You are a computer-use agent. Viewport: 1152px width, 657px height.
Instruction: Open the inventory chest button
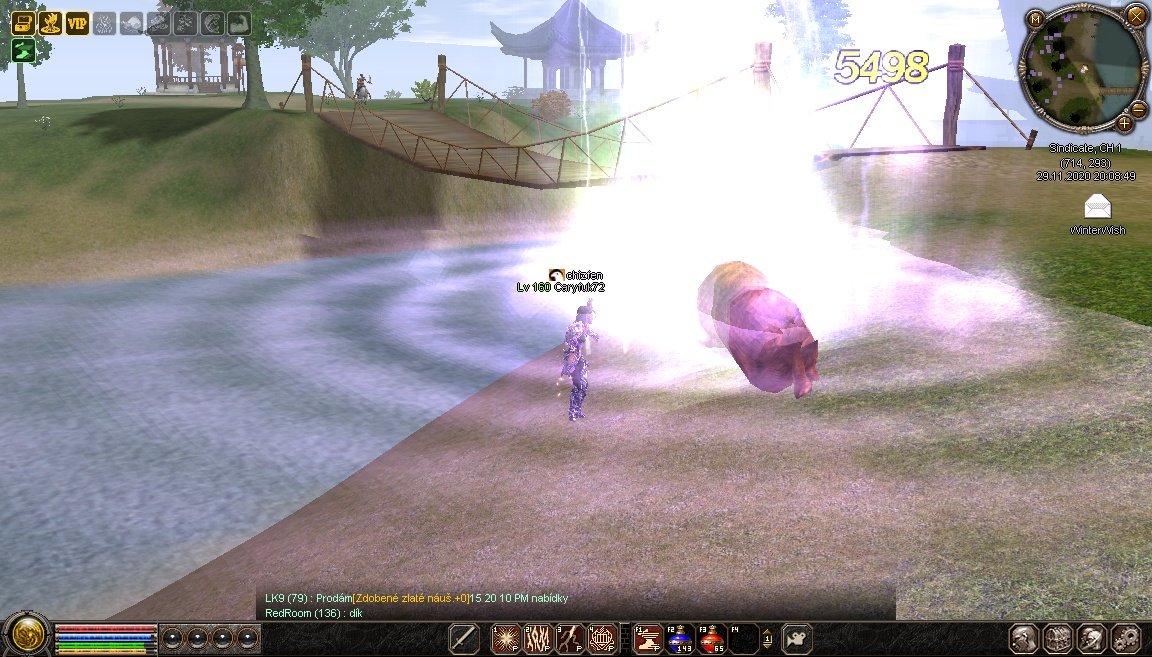[x=1057, y=638]
